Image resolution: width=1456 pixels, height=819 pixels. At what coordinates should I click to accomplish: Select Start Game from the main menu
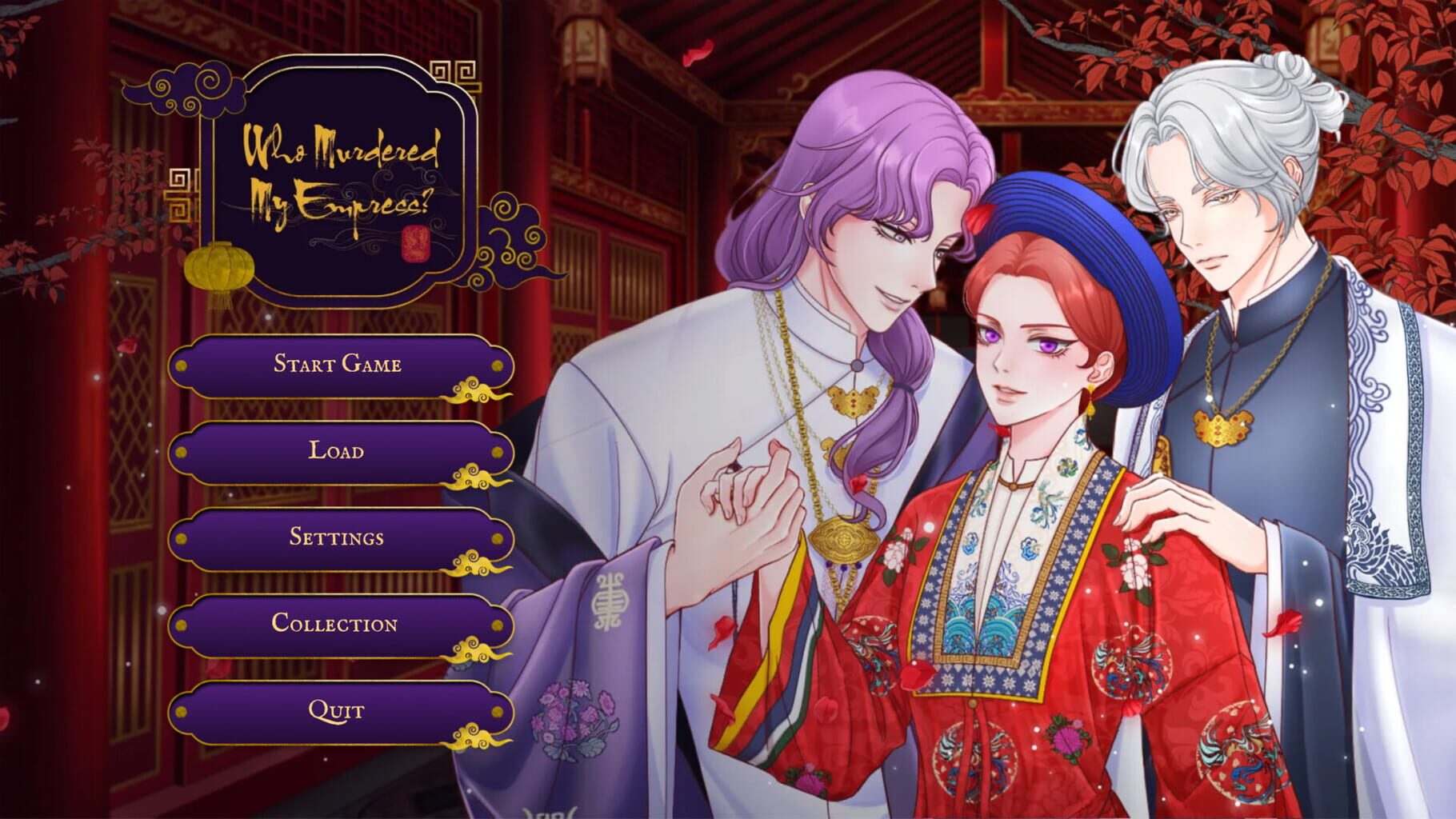pyautogui.click(x=337, y=364)
